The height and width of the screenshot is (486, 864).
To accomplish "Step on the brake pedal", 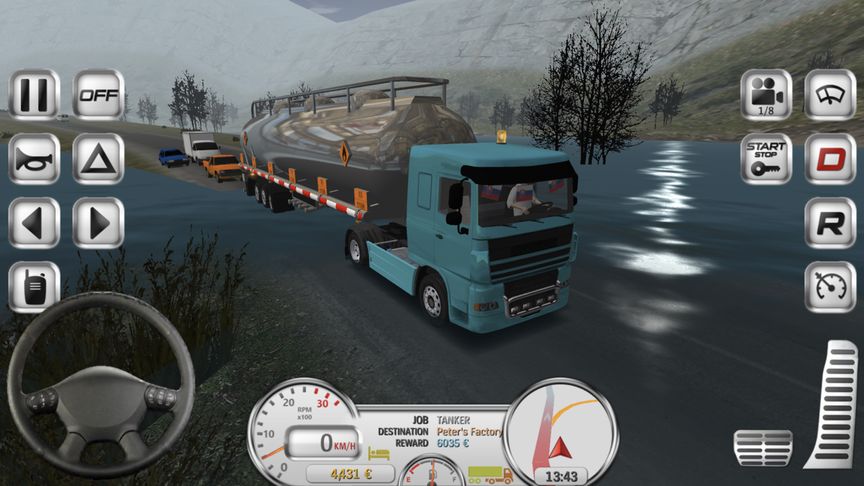I will pyautogui.click(x=762, y=448).
